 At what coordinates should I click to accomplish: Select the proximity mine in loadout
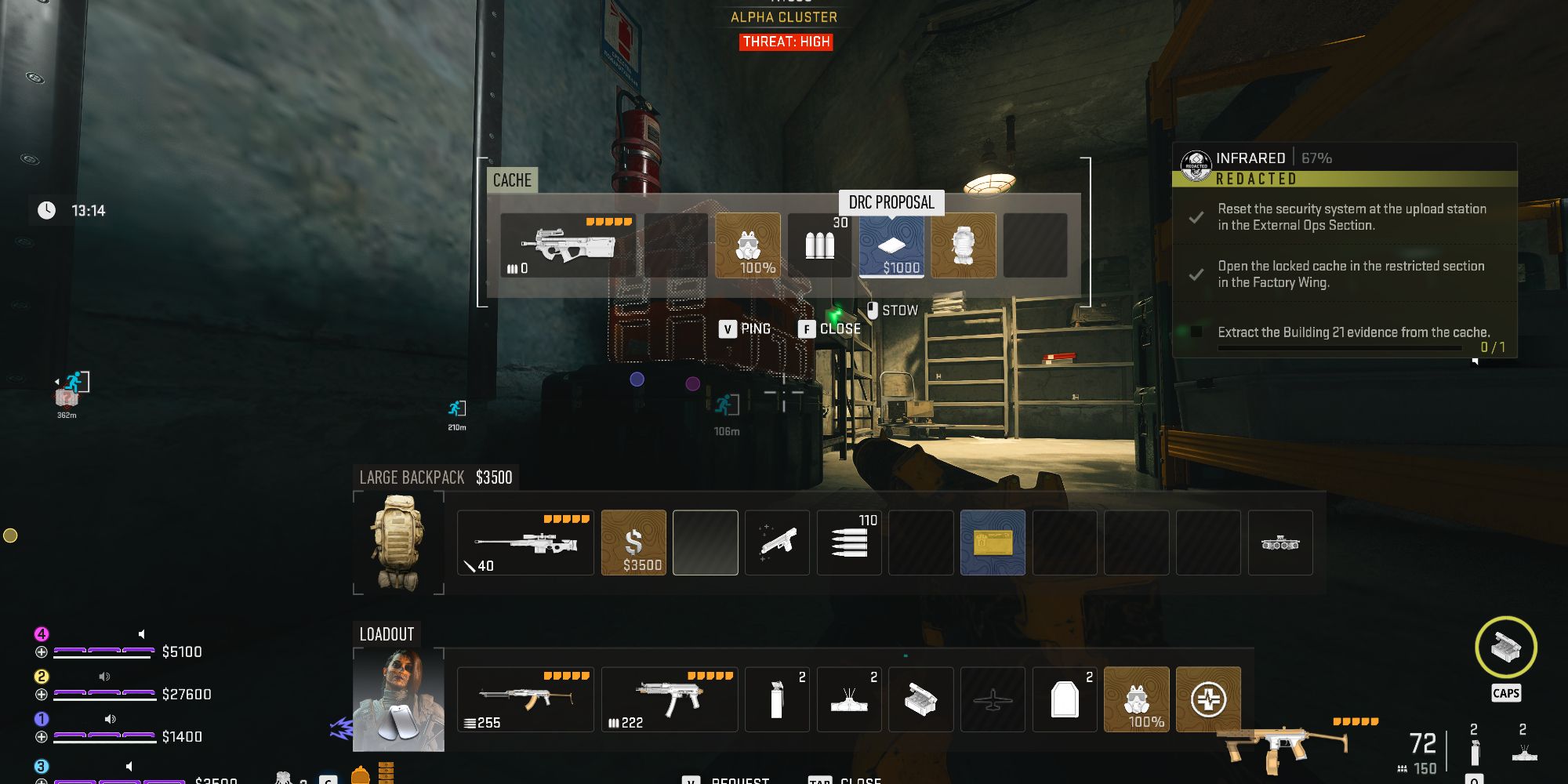point(849,699)
